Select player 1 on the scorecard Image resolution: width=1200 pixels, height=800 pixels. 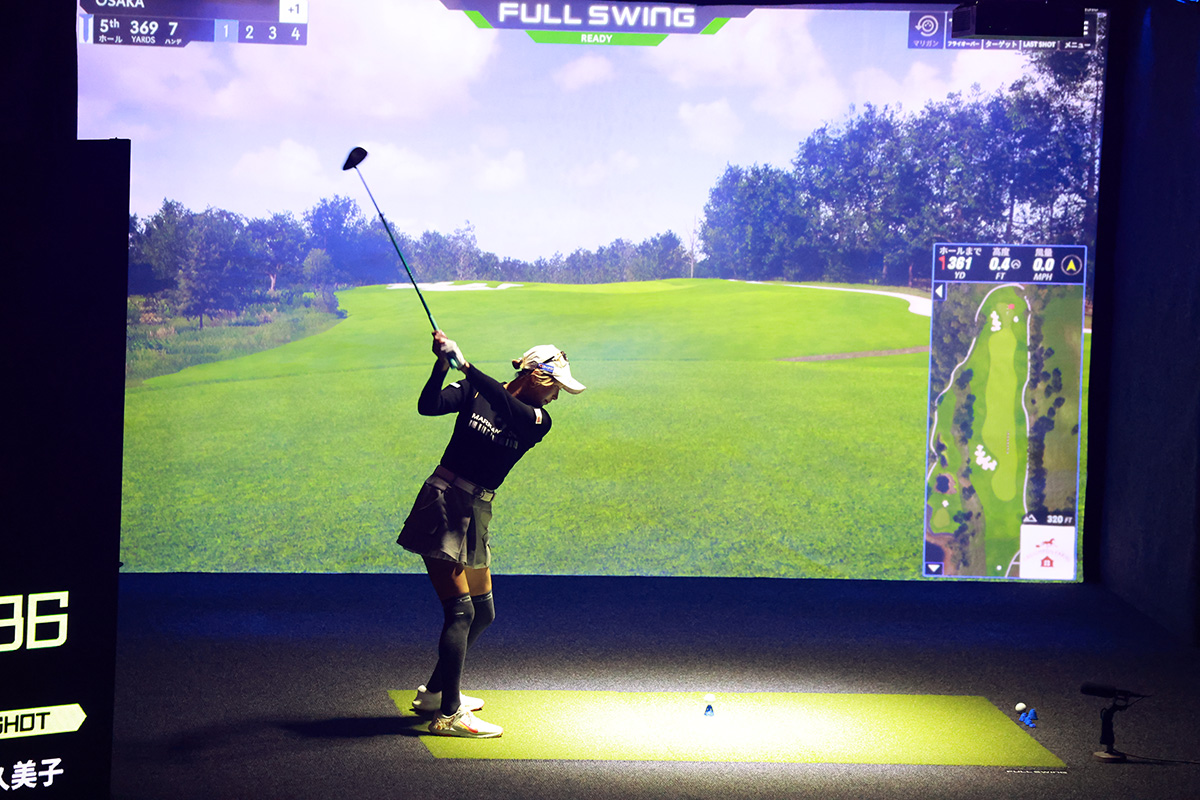pyautogui.click(x=224, y=32)
